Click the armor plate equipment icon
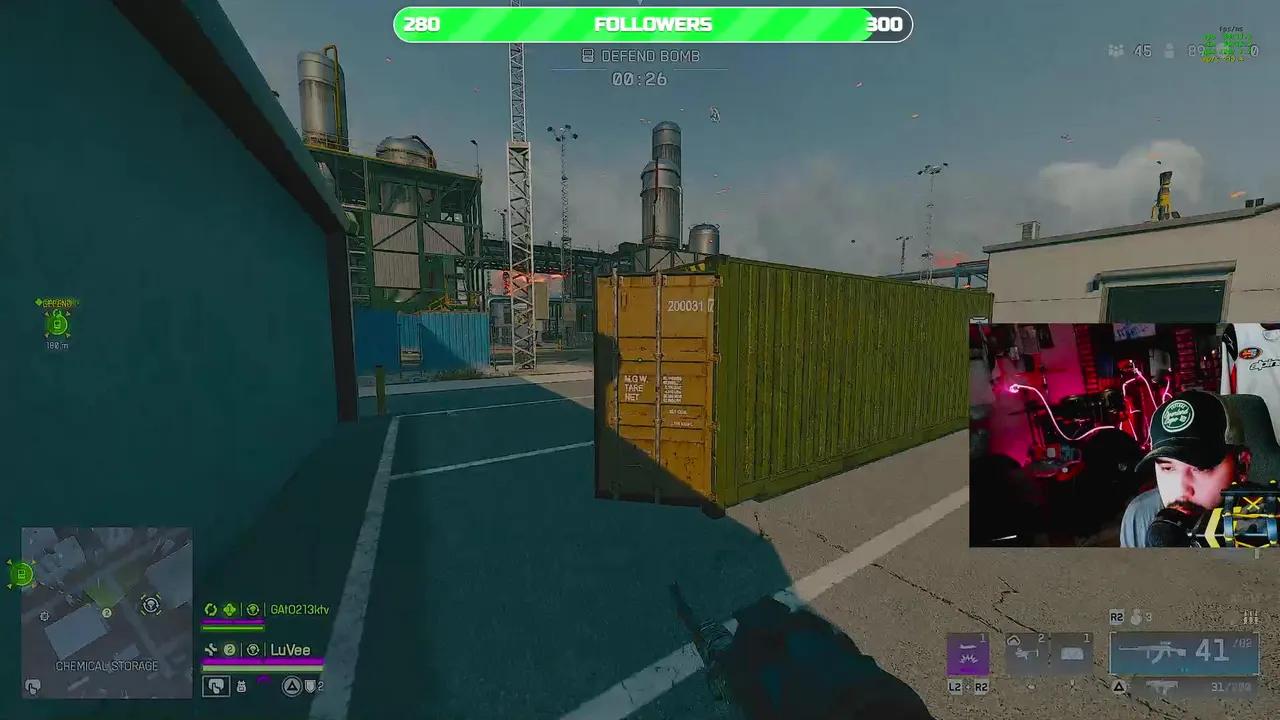Image resolution: width=1280 pixels, height=720 pixels. point(1073,651)
